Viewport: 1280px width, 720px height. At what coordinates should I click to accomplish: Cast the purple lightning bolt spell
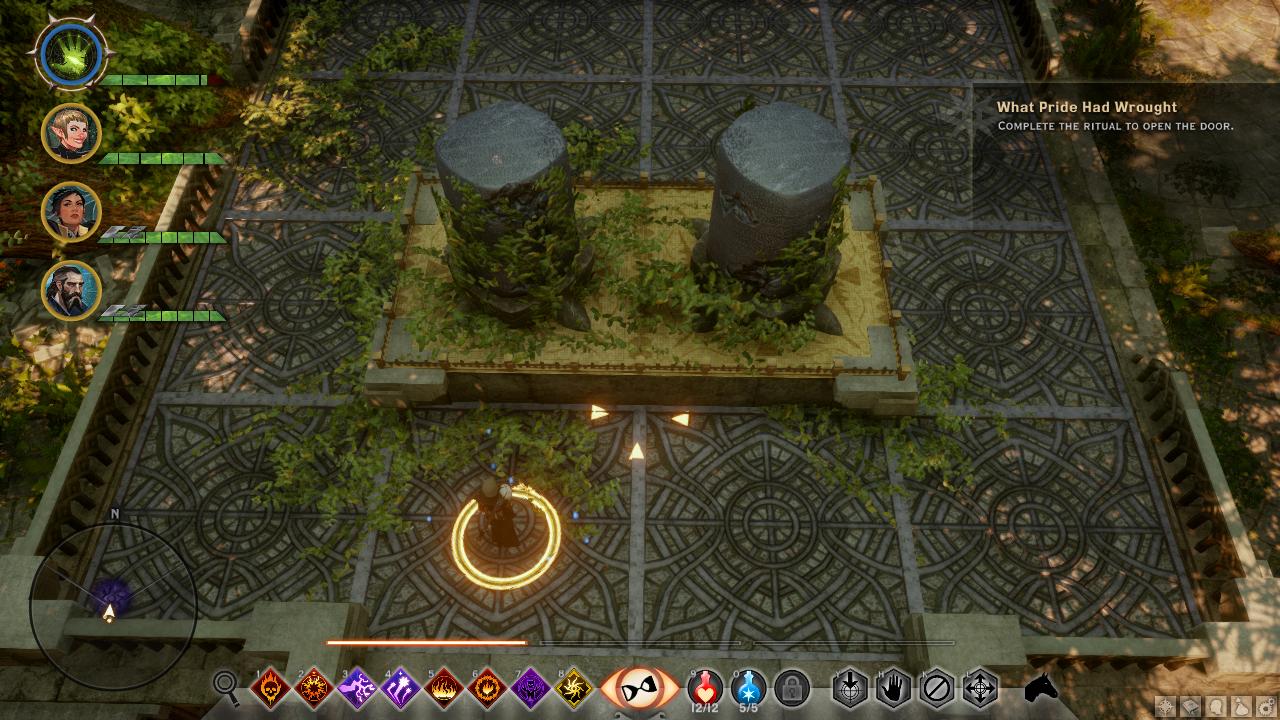tap(357, 688)
